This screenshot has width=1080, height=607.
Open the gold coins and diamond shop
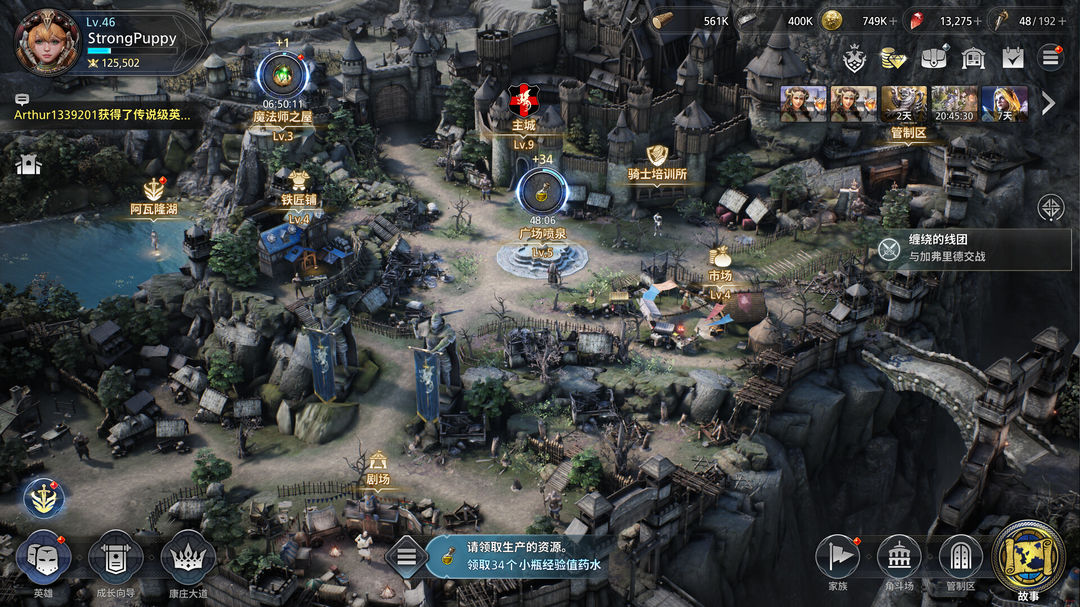click(x=893, y=58)
